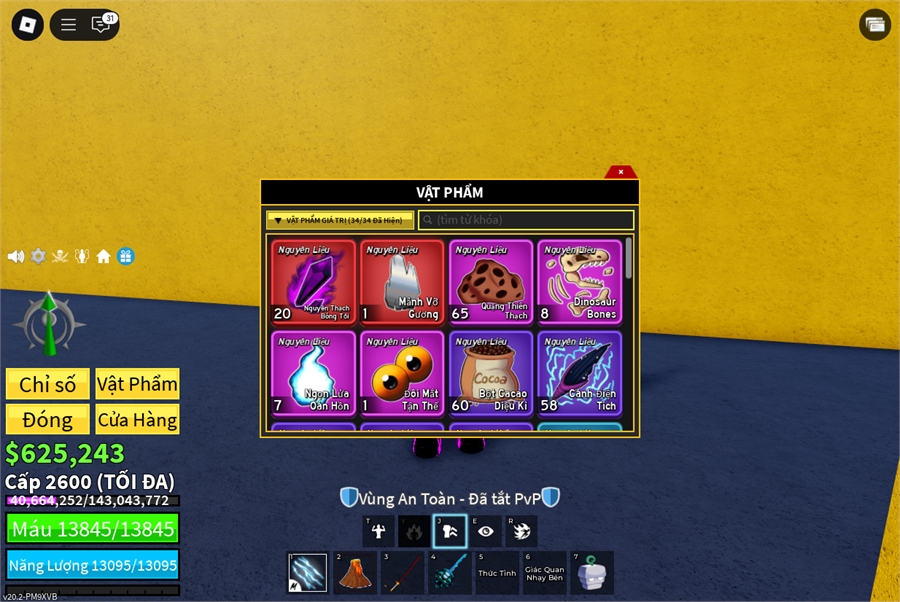
Task: Select the Mảnh Vỡ Gương item
Action: click(x=402, y=282)
